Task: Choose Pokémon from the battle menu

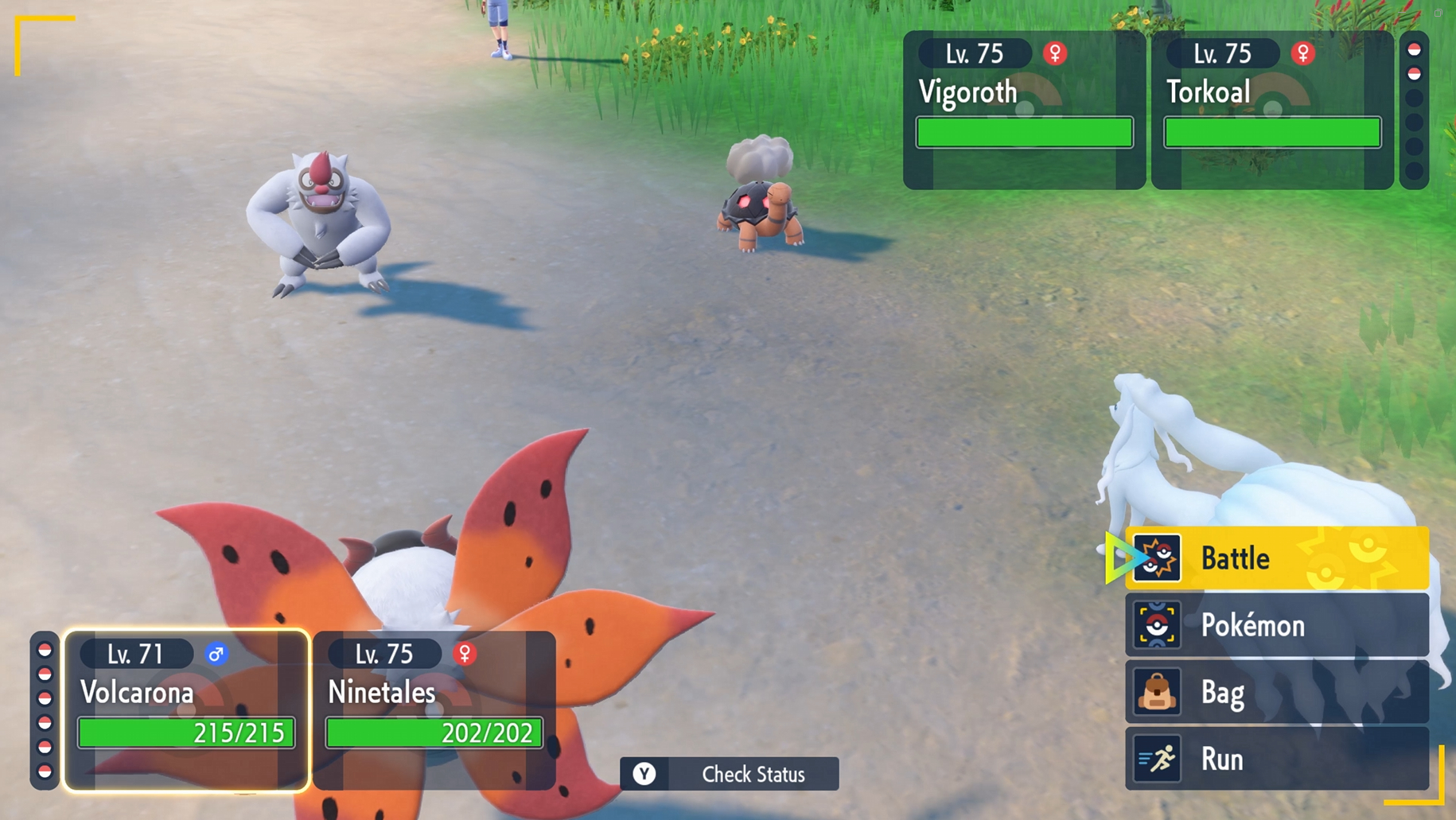Action: pyautogui.click(x=1252, y=625)
